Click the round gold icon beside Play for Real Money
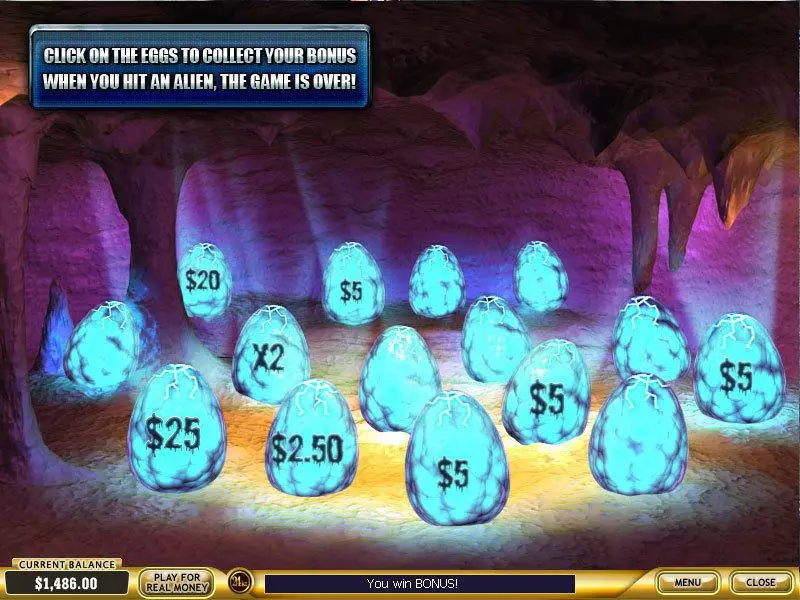This screenshot has height=600, width=800. (x=238, y=582)
